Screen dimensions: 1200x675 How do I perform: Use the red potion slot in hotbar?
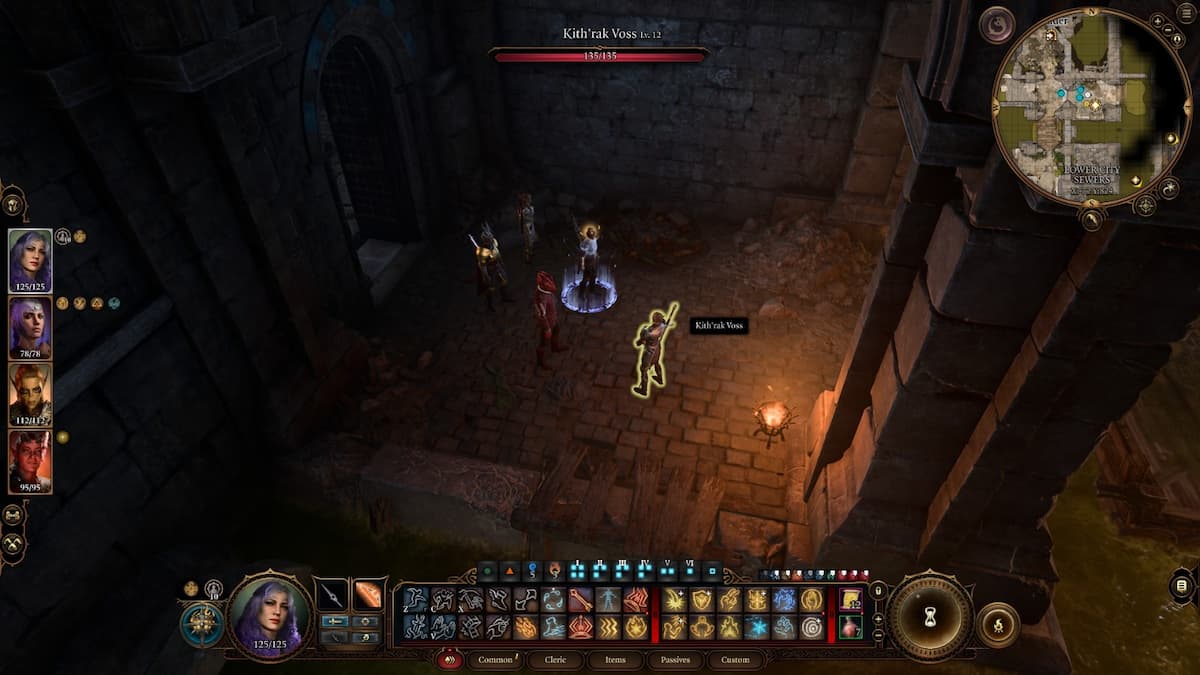850,627
